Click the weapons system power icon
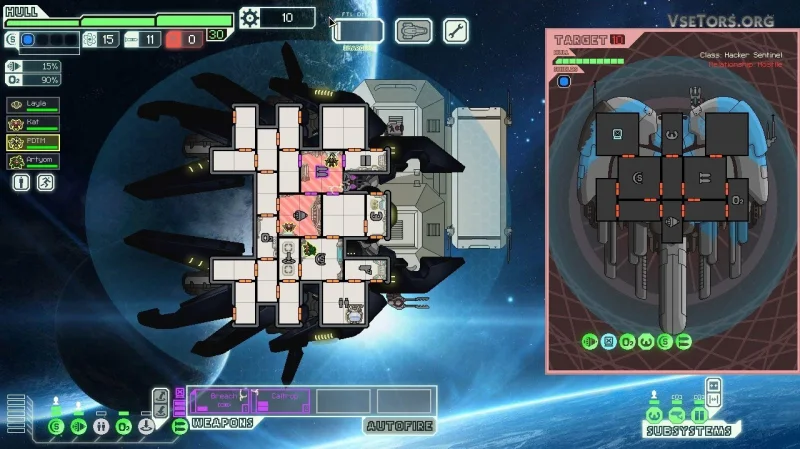800x449 pixels. pyautogui.click(x=178, y=427)
